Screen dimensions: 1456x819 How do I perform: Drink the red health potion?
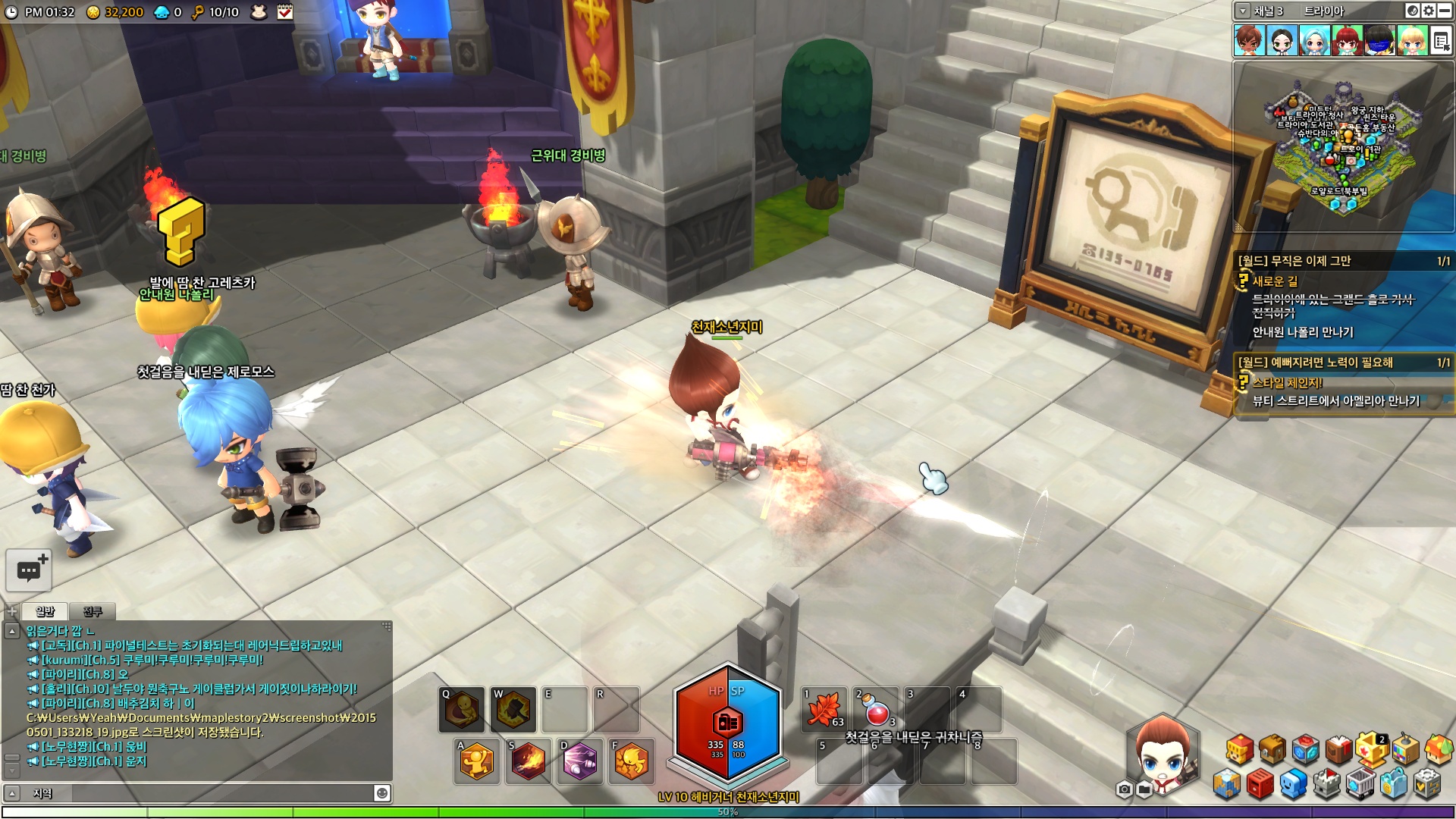(876, 710)
